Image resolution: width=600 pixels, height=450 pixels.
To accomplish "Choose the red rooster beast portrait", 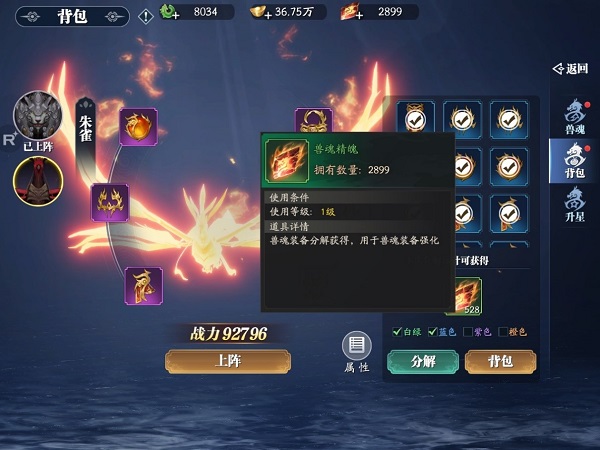I will [38, 180].
